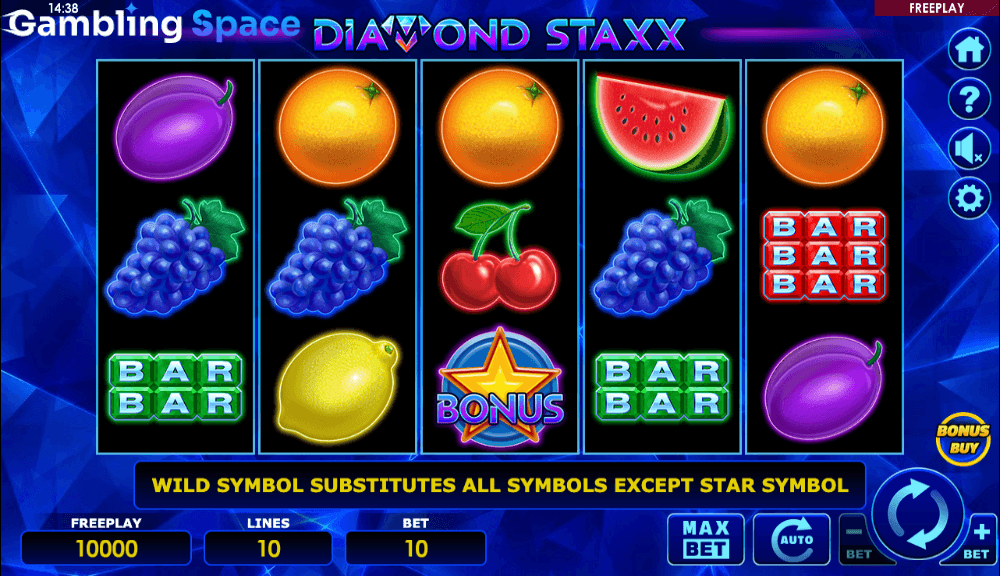Viewport: 1000px width, 576px height.
Task: Open the help question mark info
Action: pos(968,99)
